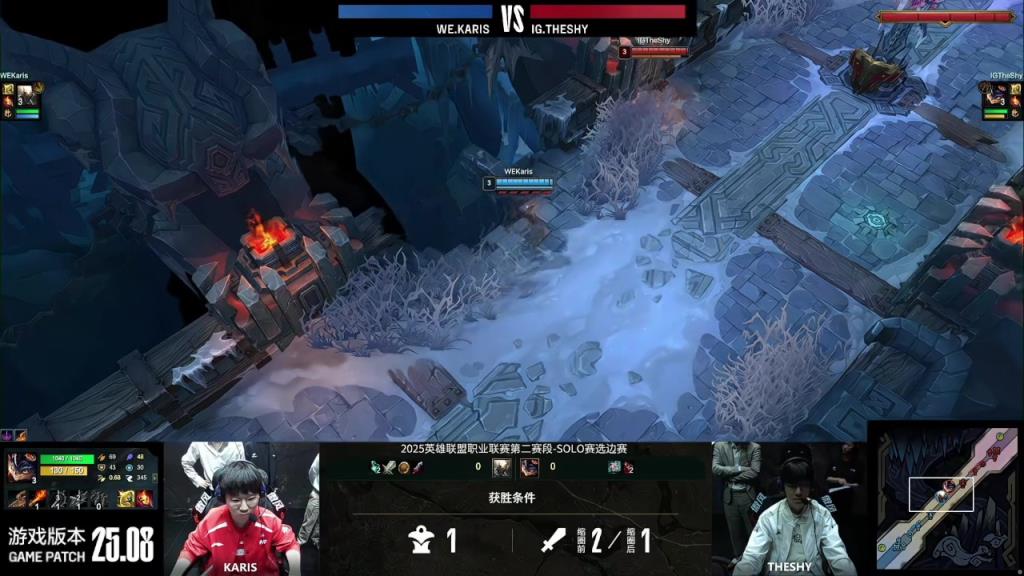Select the IGTheShy champion portrait in the right sidebar

click(995, 97)
